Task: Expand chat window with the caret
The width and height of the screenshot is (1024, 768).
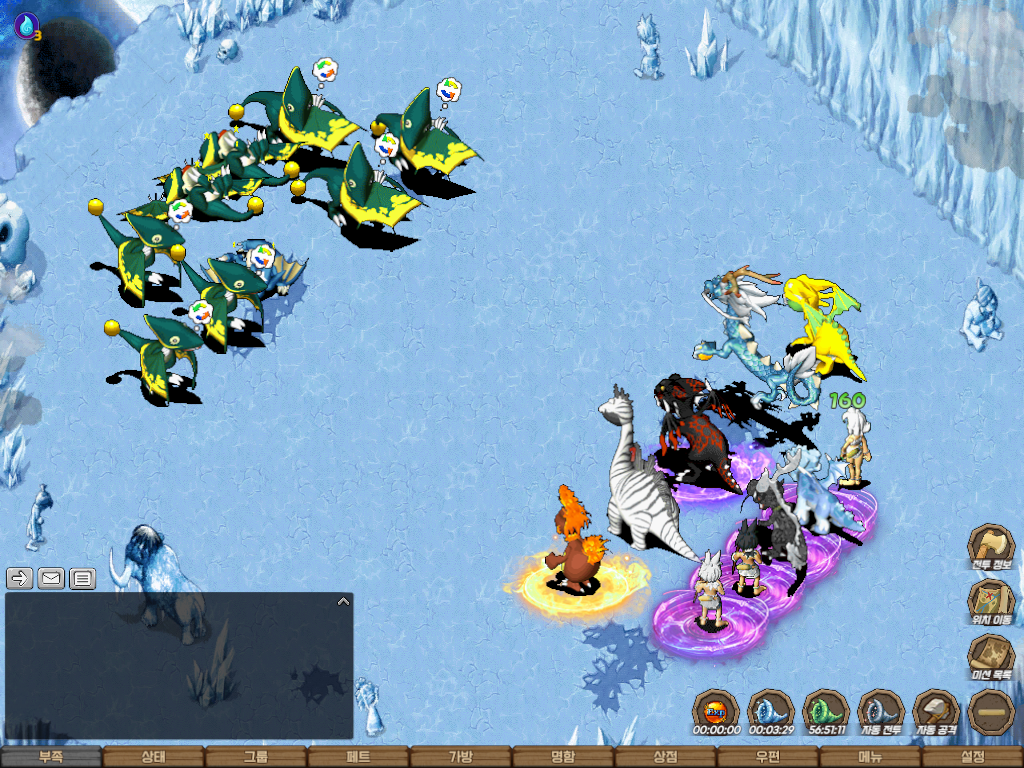Action: pyautogui.click(x=343, y=602)
